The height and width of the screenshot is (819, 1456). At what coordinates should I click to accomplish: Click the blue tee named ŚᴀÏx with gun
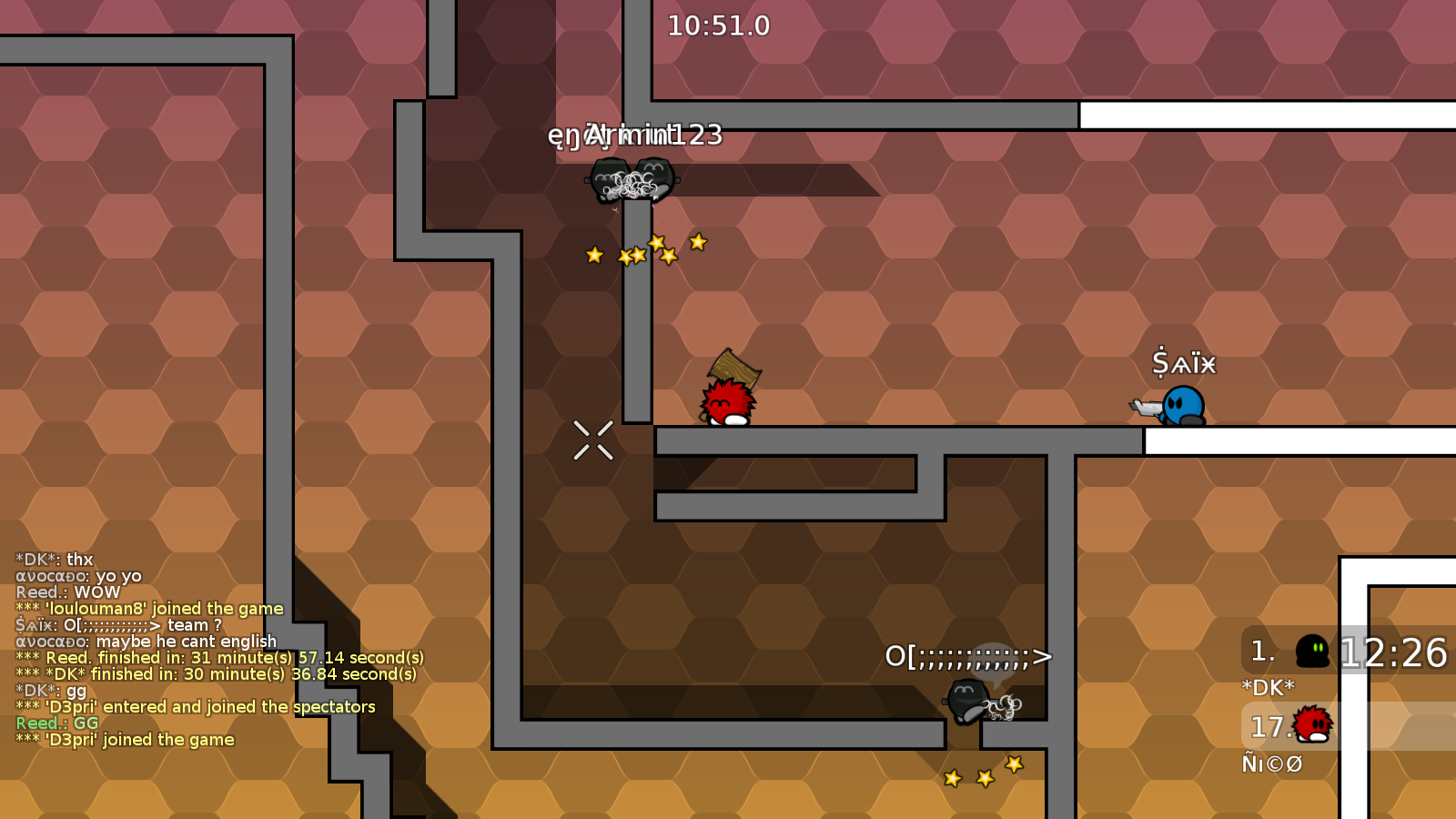point(1185,402)
